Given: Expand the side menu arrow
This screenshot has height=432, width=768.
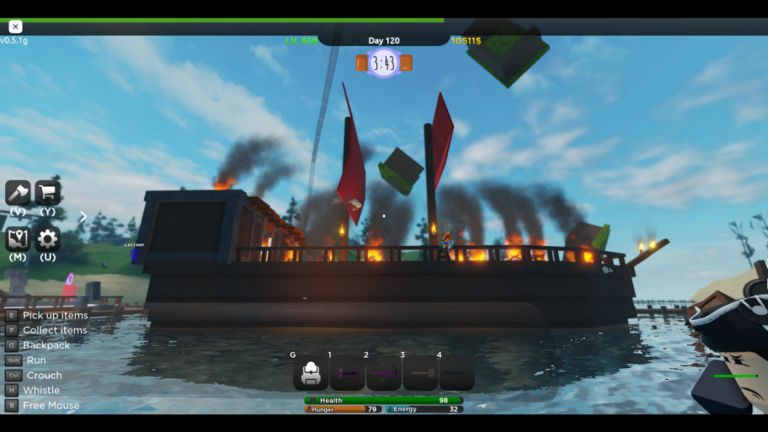Looking at the screenshot, I should point(83,216).
